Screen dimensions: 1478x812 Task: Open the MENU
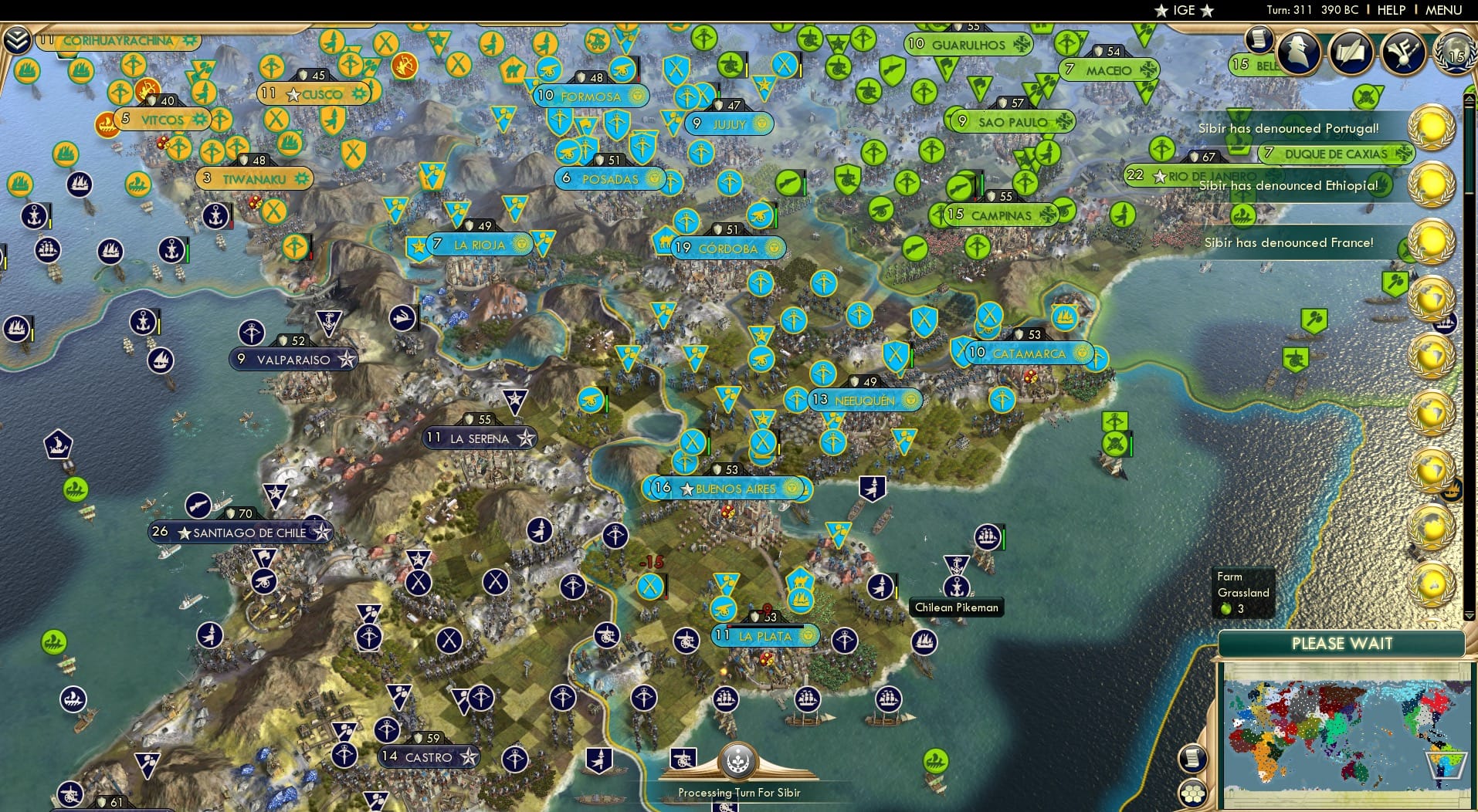1446,10
